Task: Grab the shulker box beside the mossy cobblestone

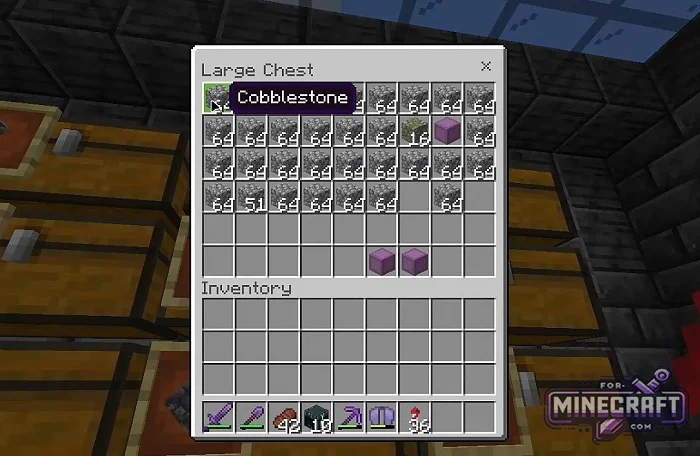Action: tap(446, 131)
